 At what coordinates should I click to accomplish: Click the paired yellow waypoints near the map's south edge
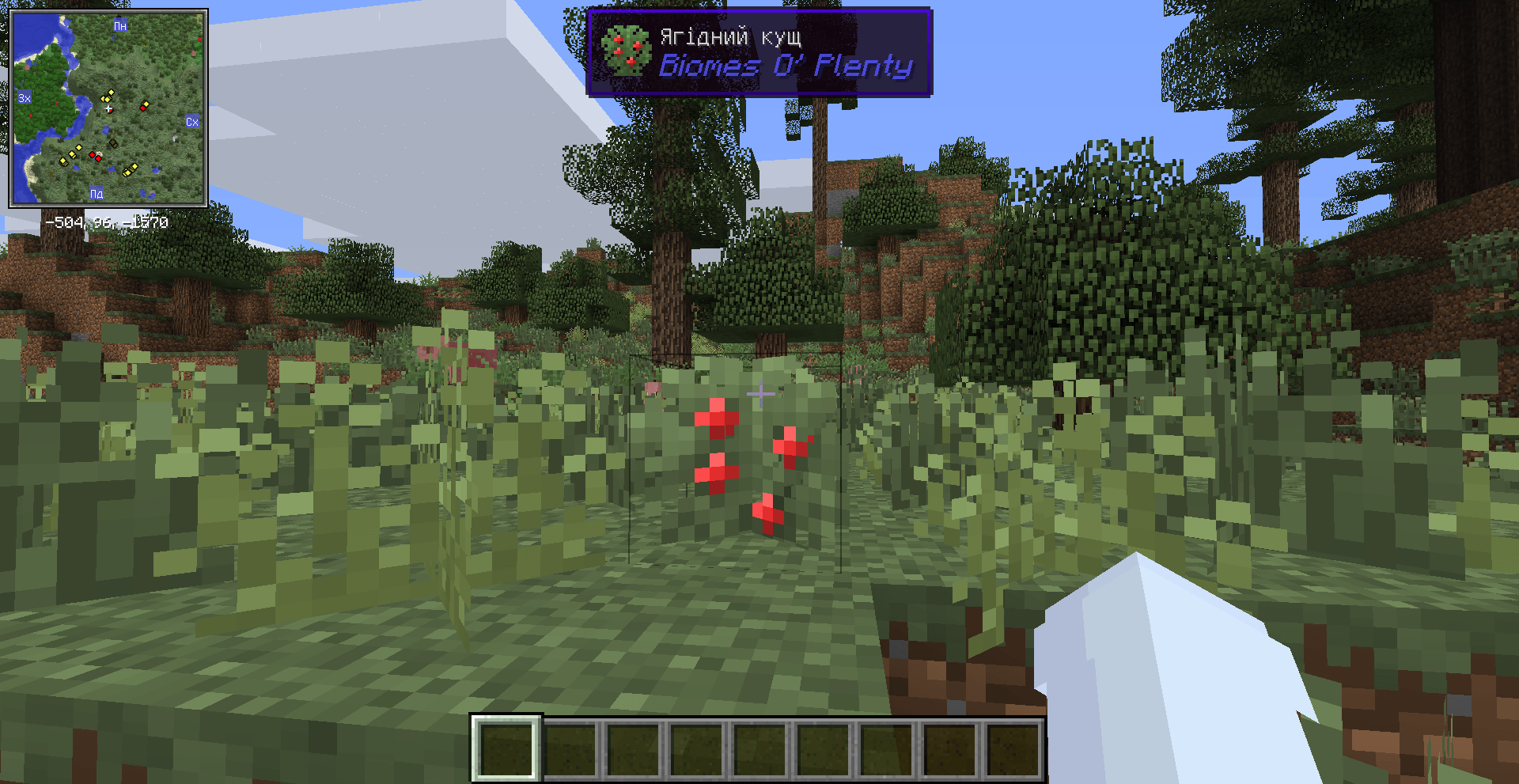pyautogui.click(x=130, y=170)
